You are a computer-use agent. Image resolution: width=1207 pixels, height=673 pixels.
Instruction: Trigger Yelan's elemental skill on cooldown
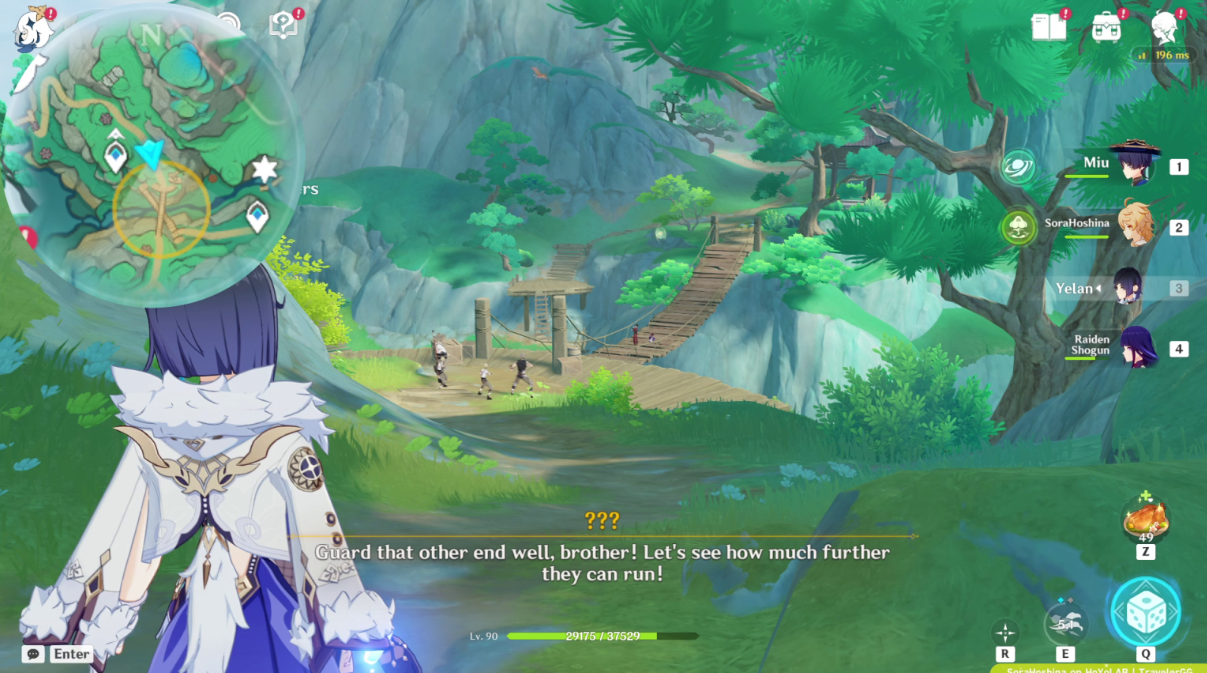click(x=1065, y=625)
